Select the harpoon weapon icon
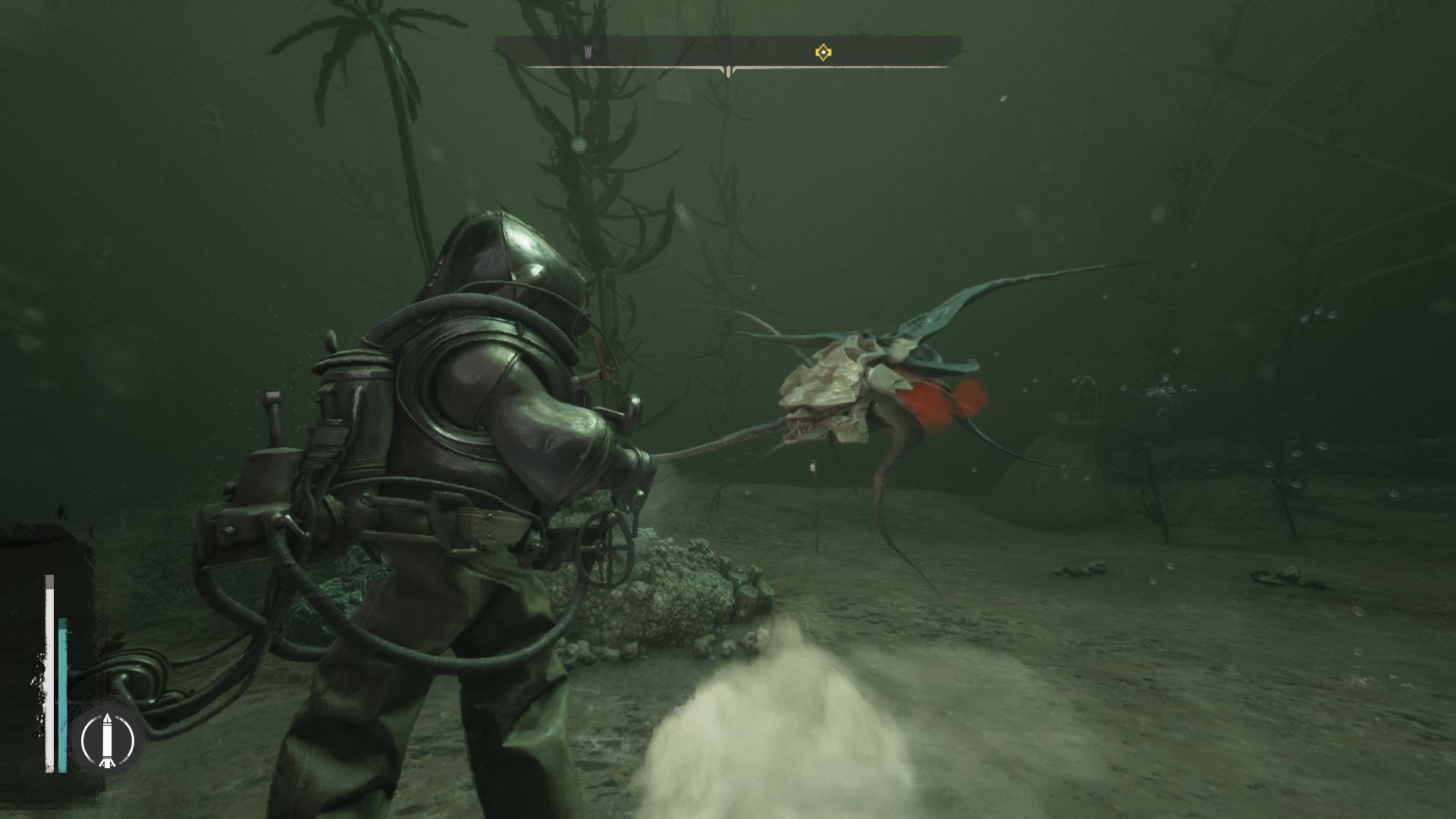 click(x=107, y=738)
